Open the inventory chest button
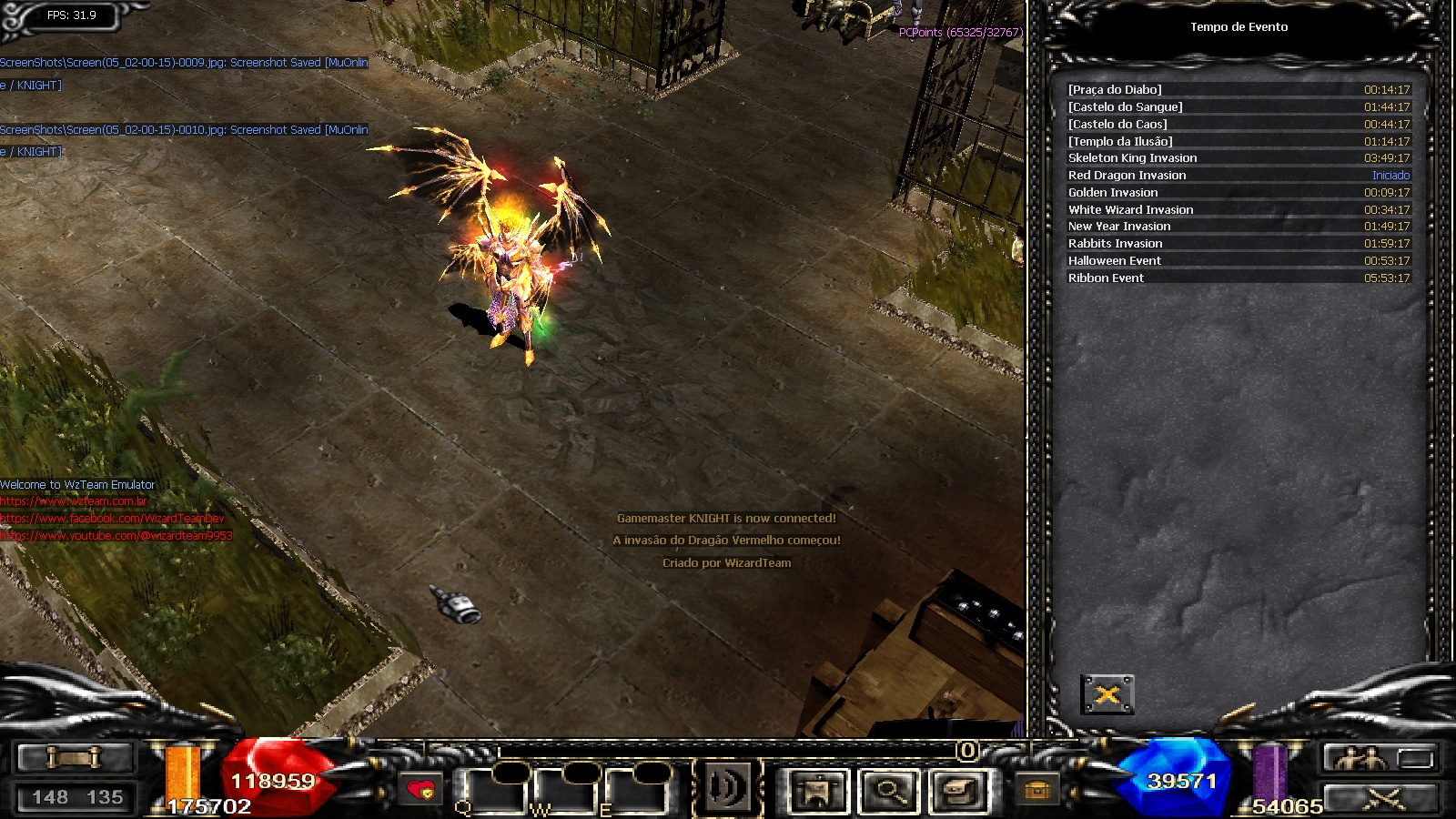The width and height of the screenshot is (1456, 819). [959, 790]
